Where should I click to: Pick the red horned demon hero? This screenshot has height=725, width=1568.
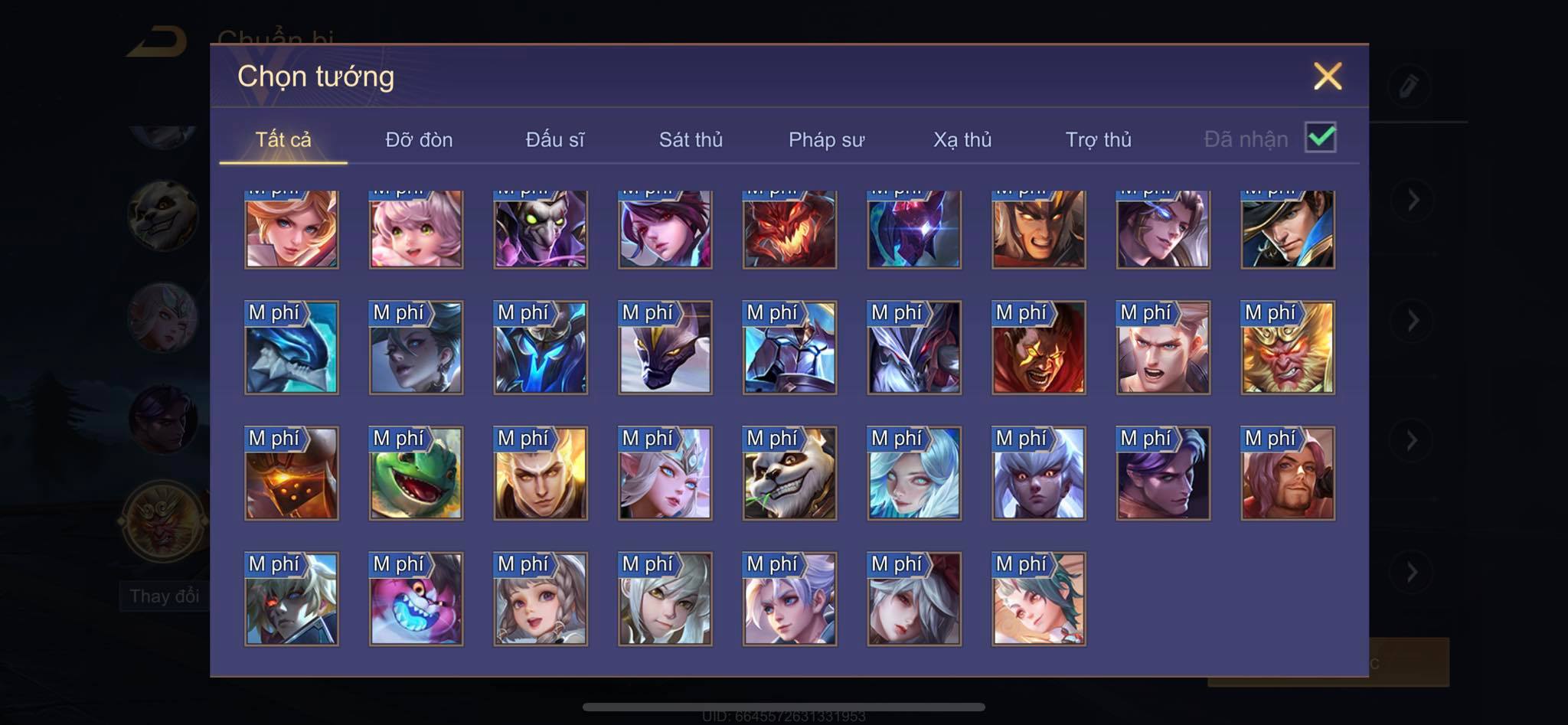click(789, 229)
